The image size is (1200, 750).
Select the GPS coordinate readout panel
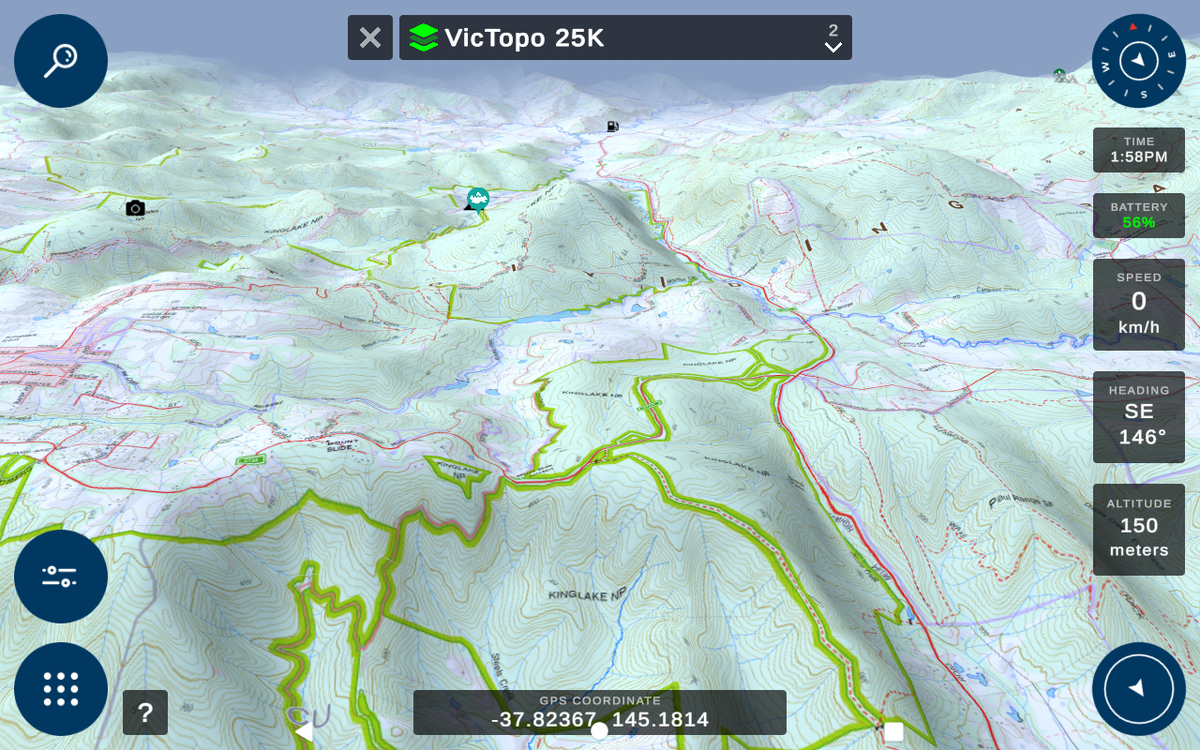pos(599,713)
